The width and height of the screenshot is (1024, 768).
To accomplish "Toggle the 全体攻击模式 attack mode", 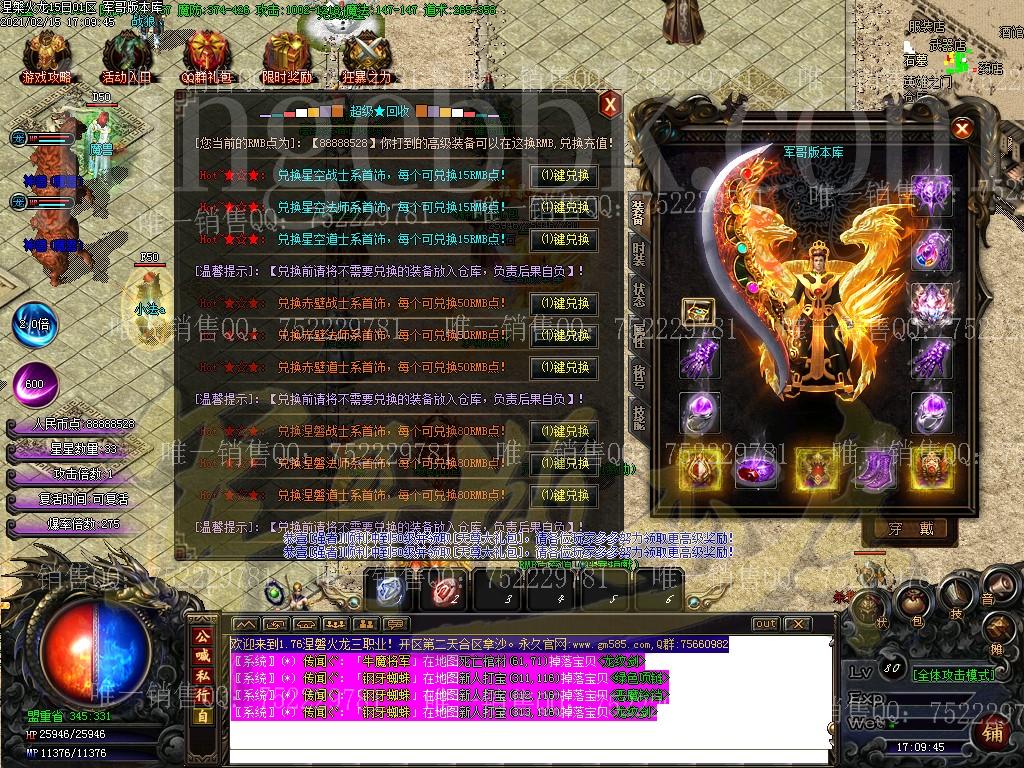I will pyautogui.click(x=954, y=675).
